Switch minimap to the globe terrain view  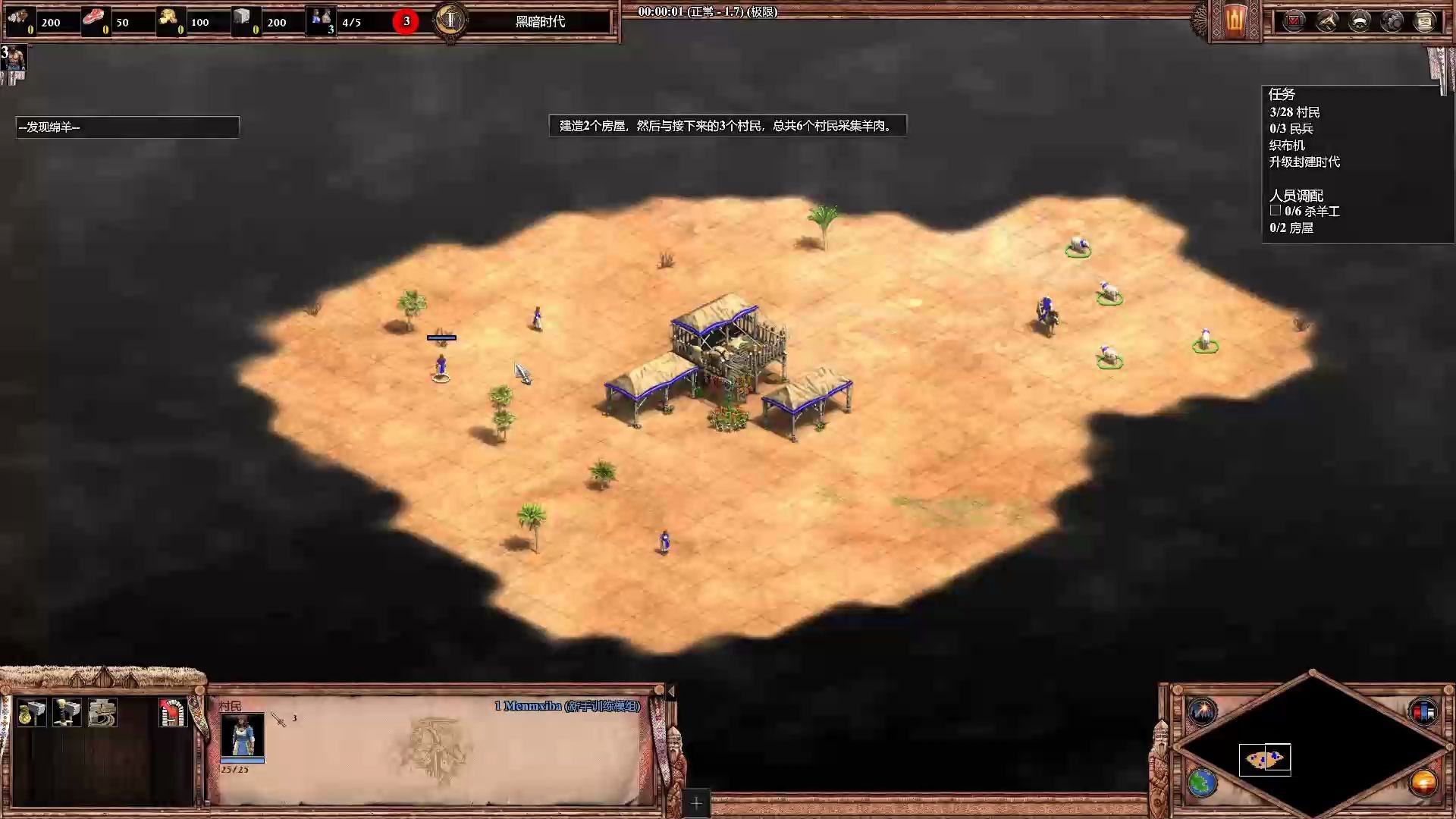(x=1202, y=783)
